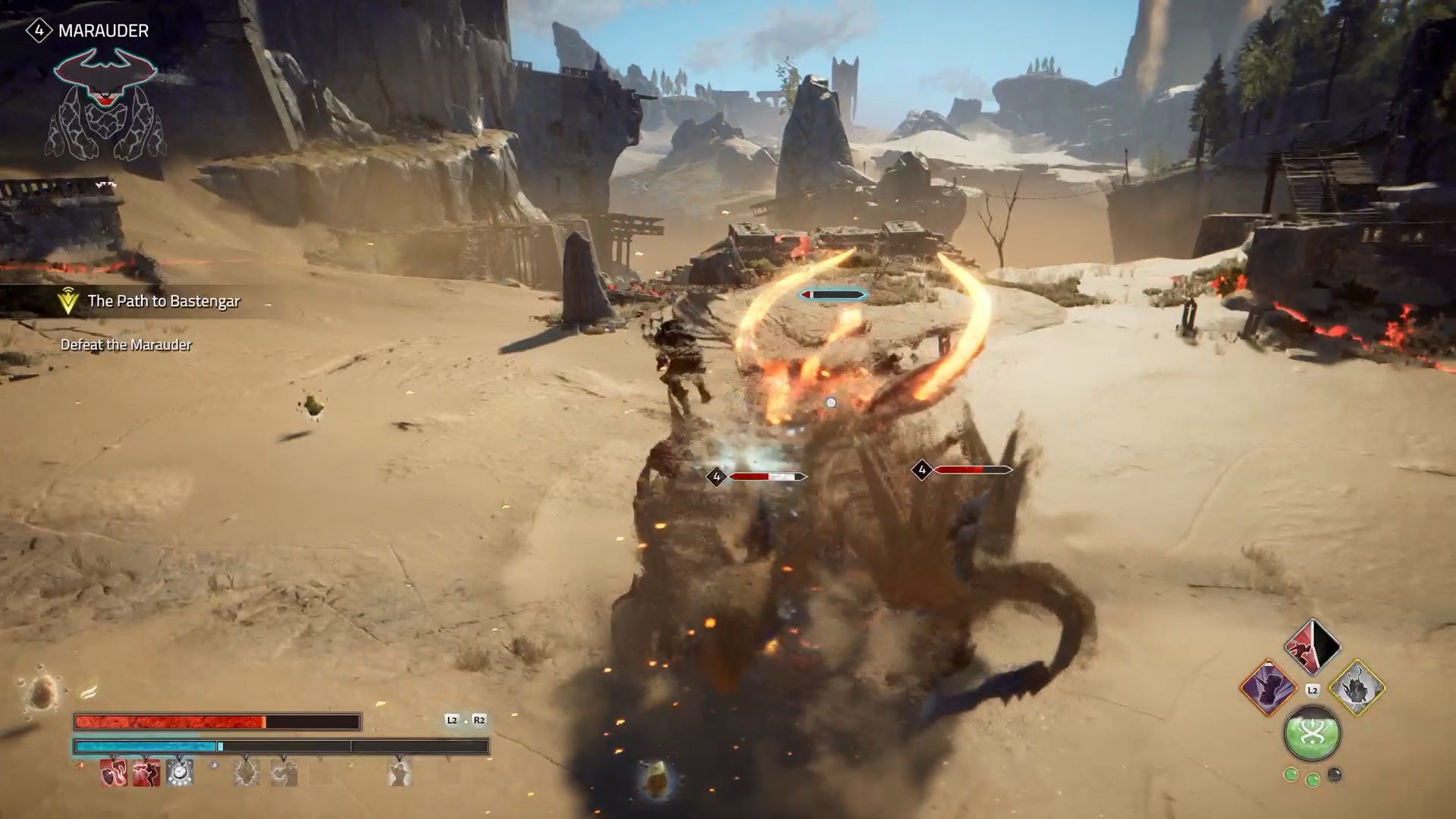Activate the stopwatch skill icon

point(180,773)
